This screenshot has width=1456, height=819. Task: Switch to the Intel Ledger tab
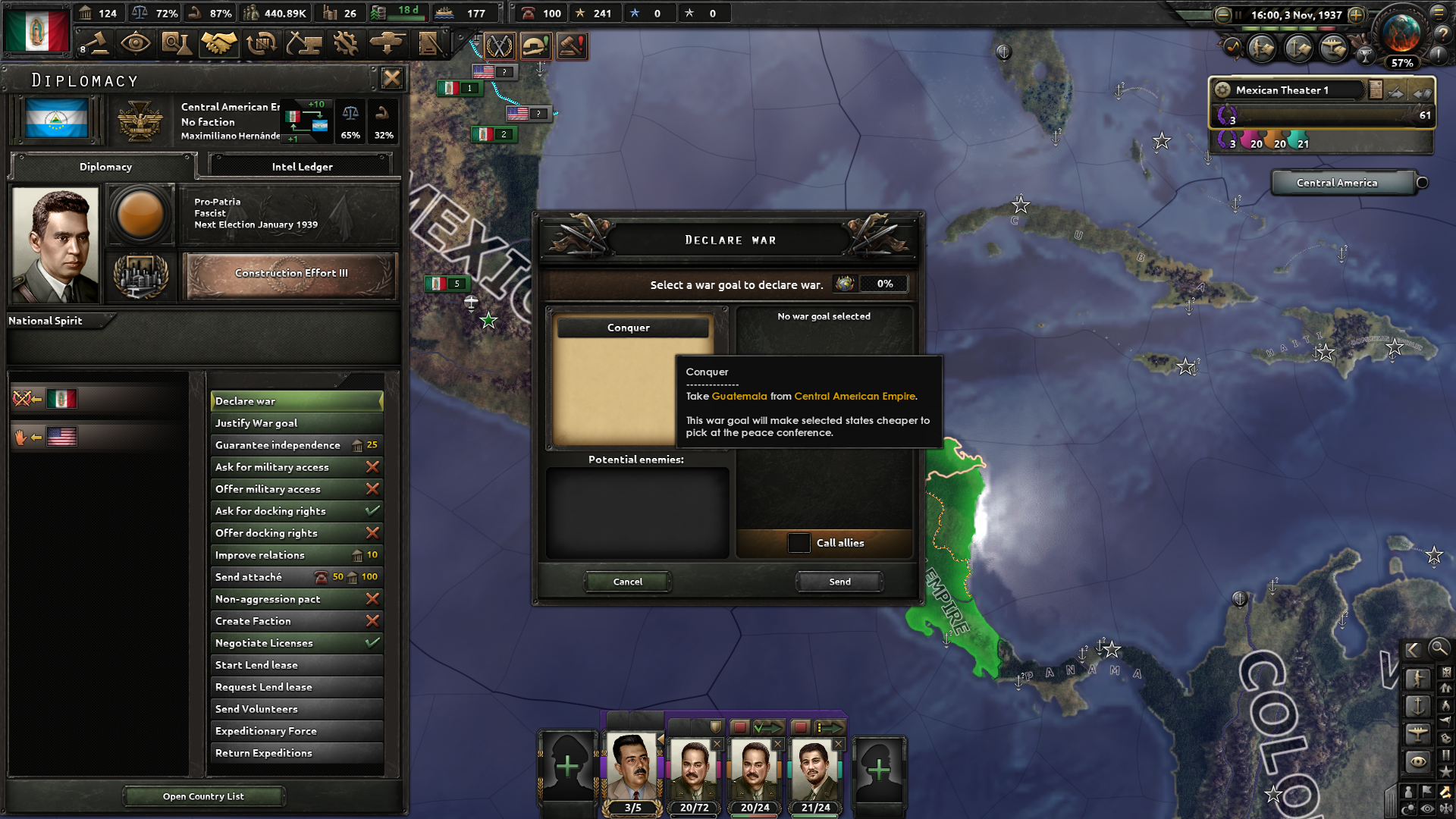tap(301, 165)
